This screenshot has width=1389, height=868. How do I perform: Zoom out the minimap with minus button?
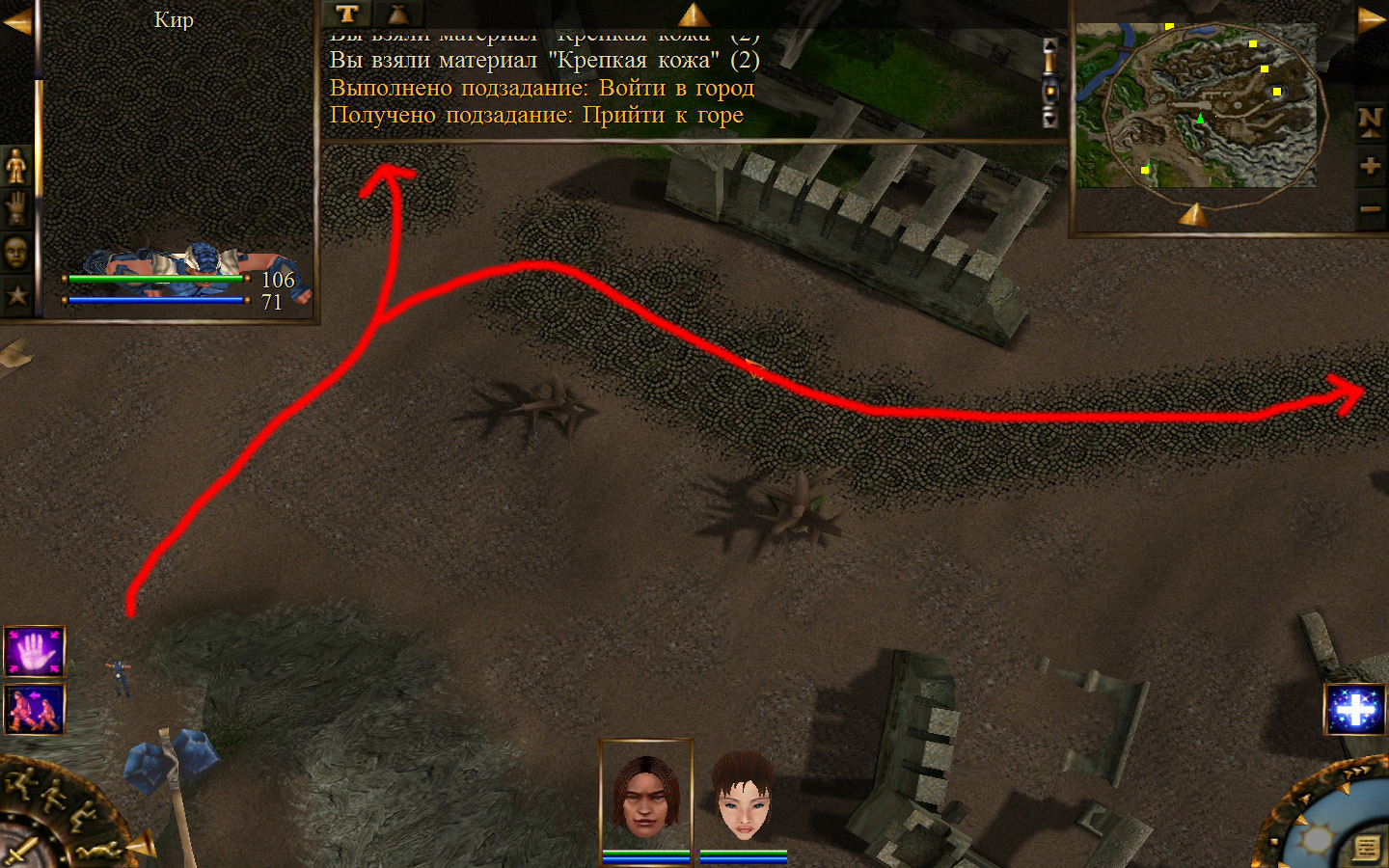pyautogui.click(x=1370, y=208)
